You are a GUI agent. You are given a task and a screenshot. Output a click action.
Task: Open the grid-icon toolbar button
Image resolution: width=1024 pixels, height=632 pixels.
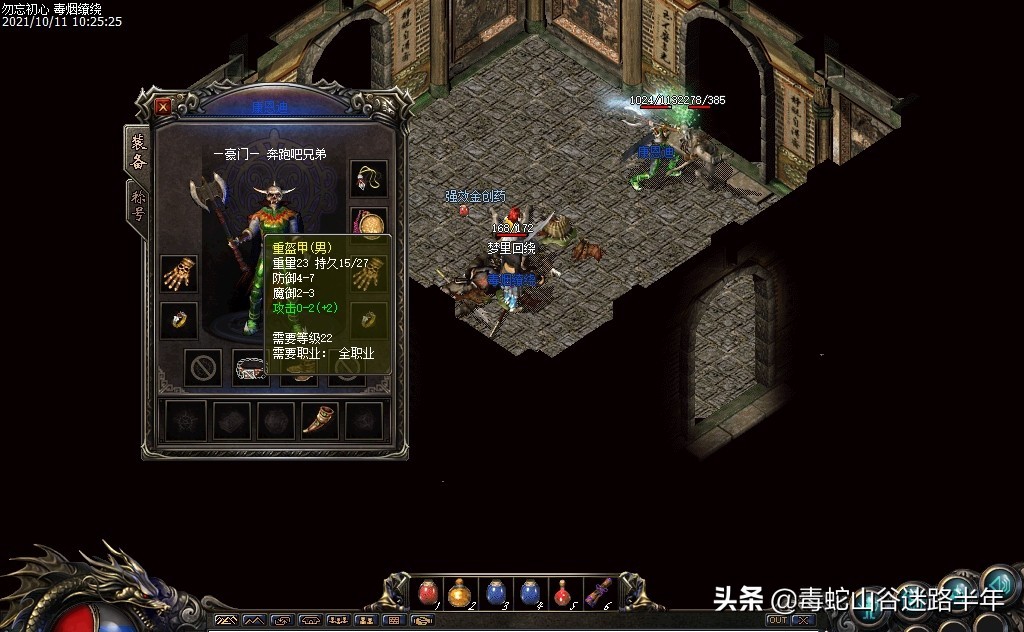[394, 621]
